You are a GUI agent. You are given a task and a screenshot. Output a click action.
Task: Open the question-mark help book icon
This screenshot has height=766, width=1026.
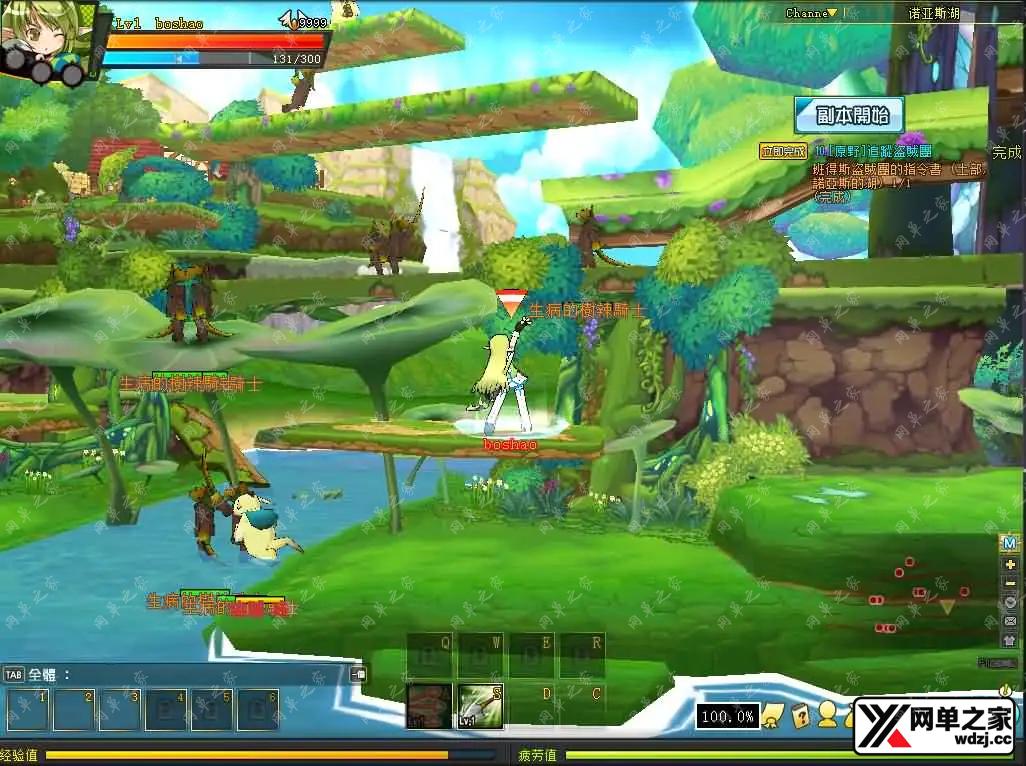(x=800, y=715)
